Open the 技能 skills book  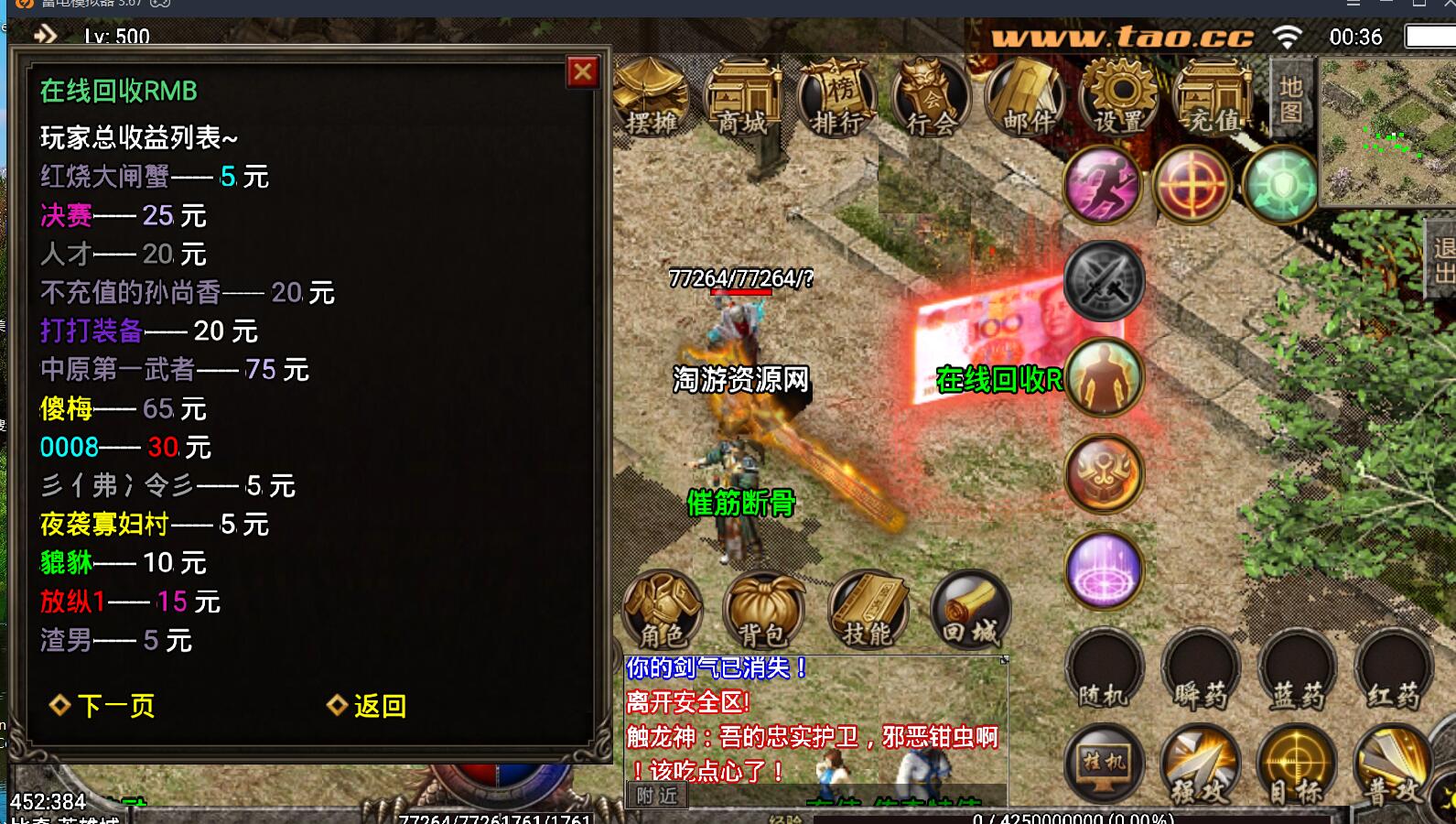tap(868, 609)
